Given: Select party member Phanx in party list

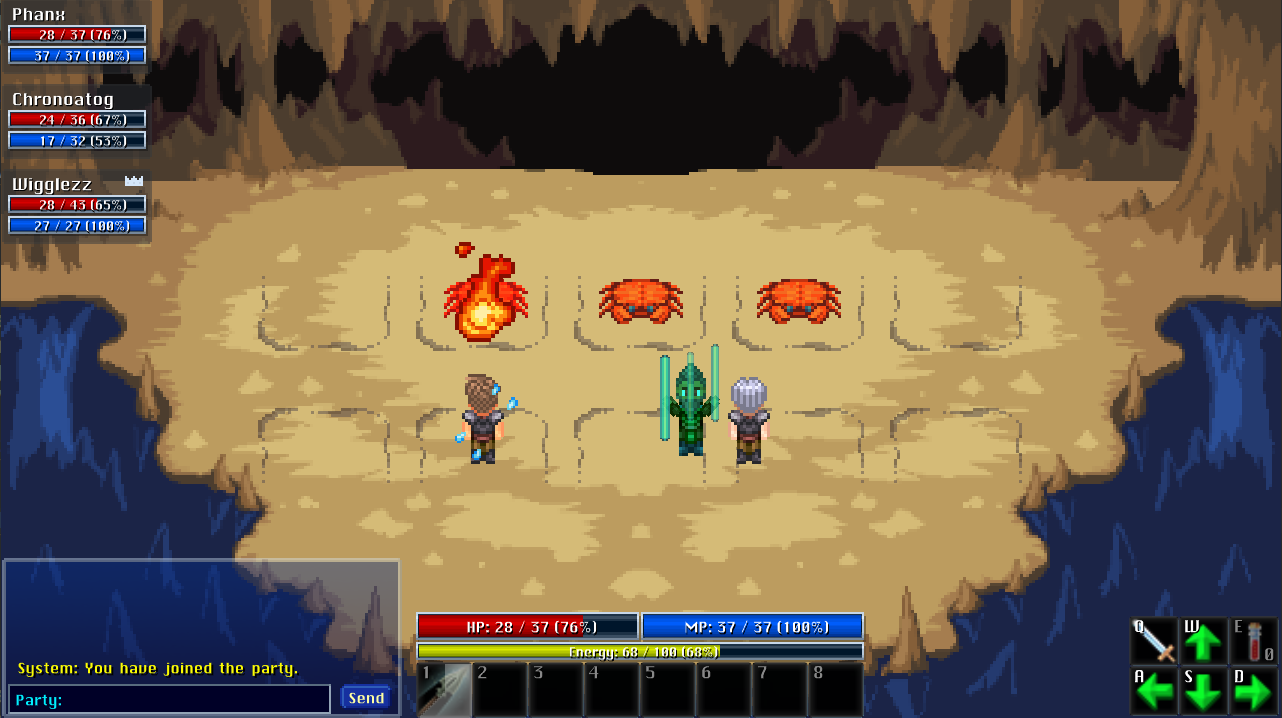Looking at the screenshot, I should tap(39, 15).
